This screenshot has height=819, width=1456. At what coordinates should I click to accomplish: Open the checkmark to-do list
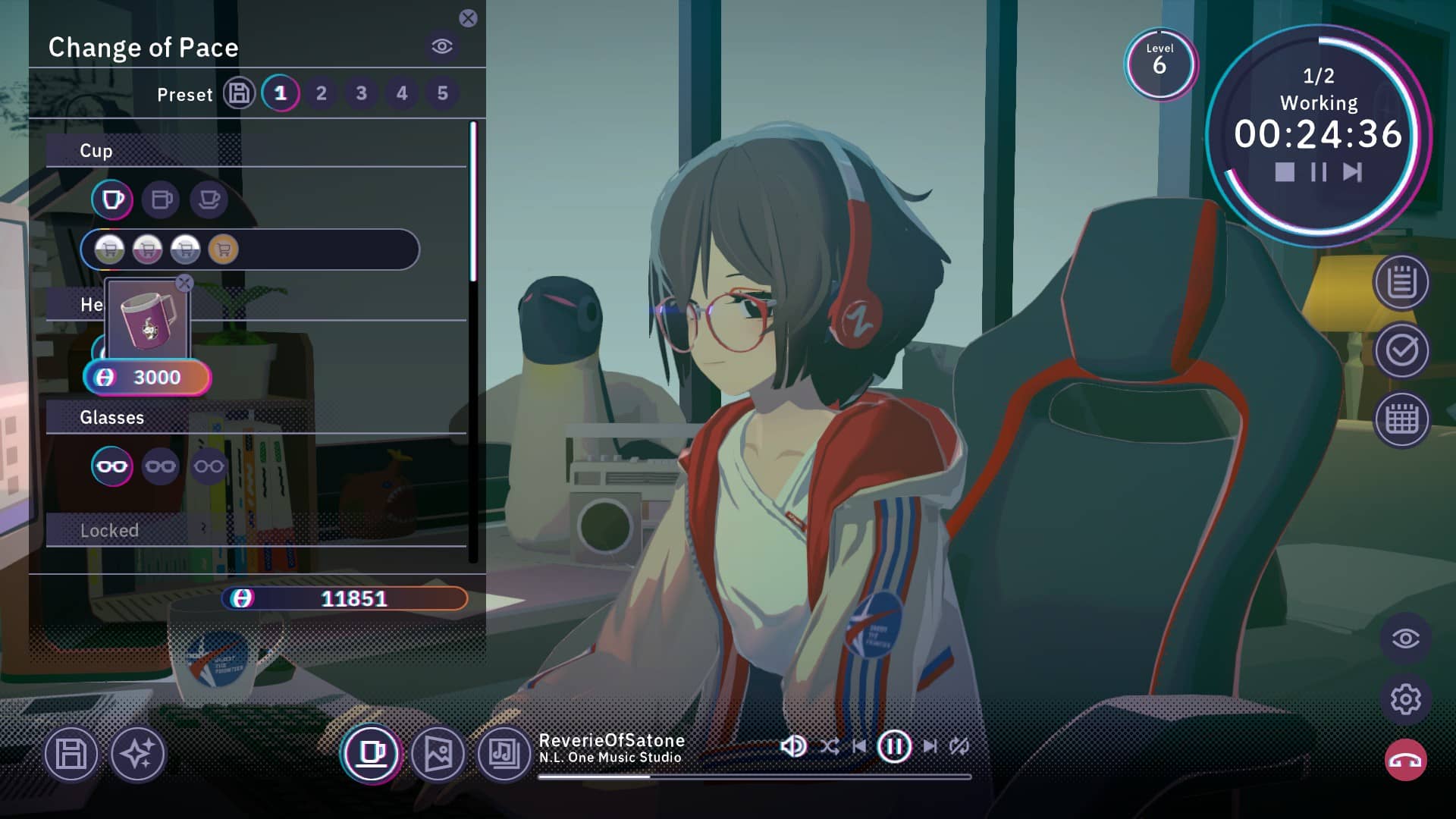[1401, 350]
